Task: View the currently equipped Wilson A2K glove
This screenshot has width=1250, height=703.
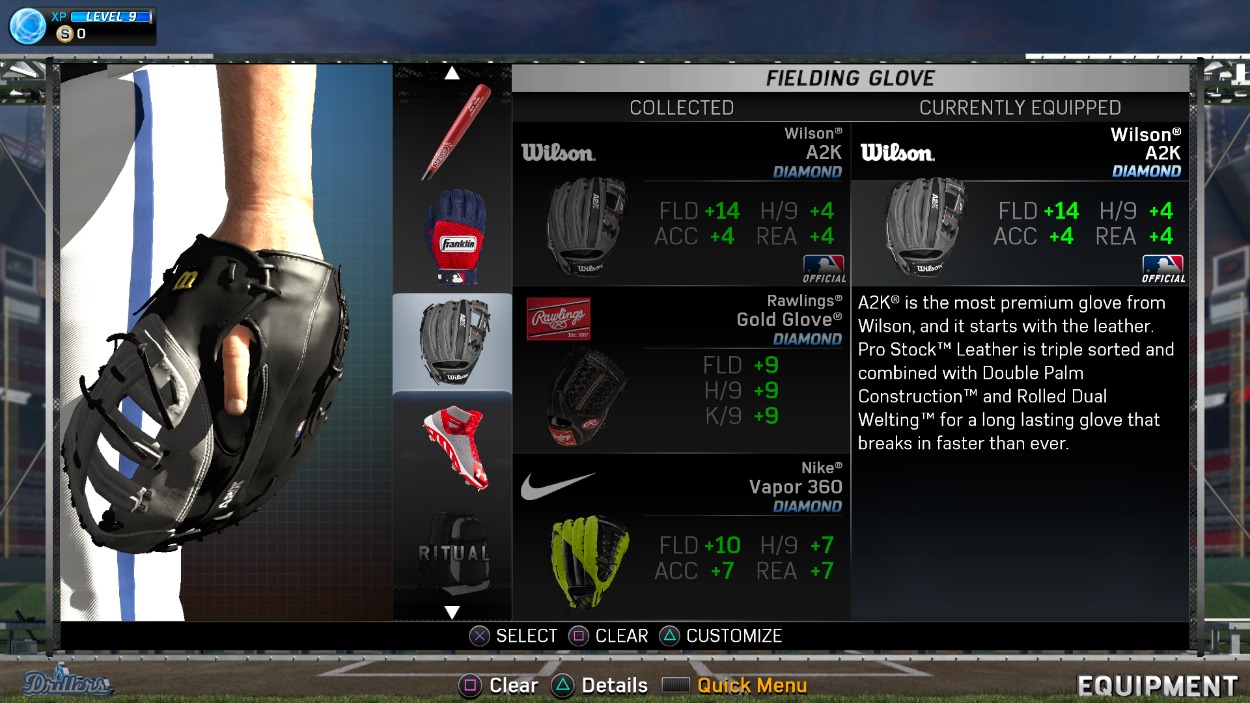Action: tap(1020, 206)
